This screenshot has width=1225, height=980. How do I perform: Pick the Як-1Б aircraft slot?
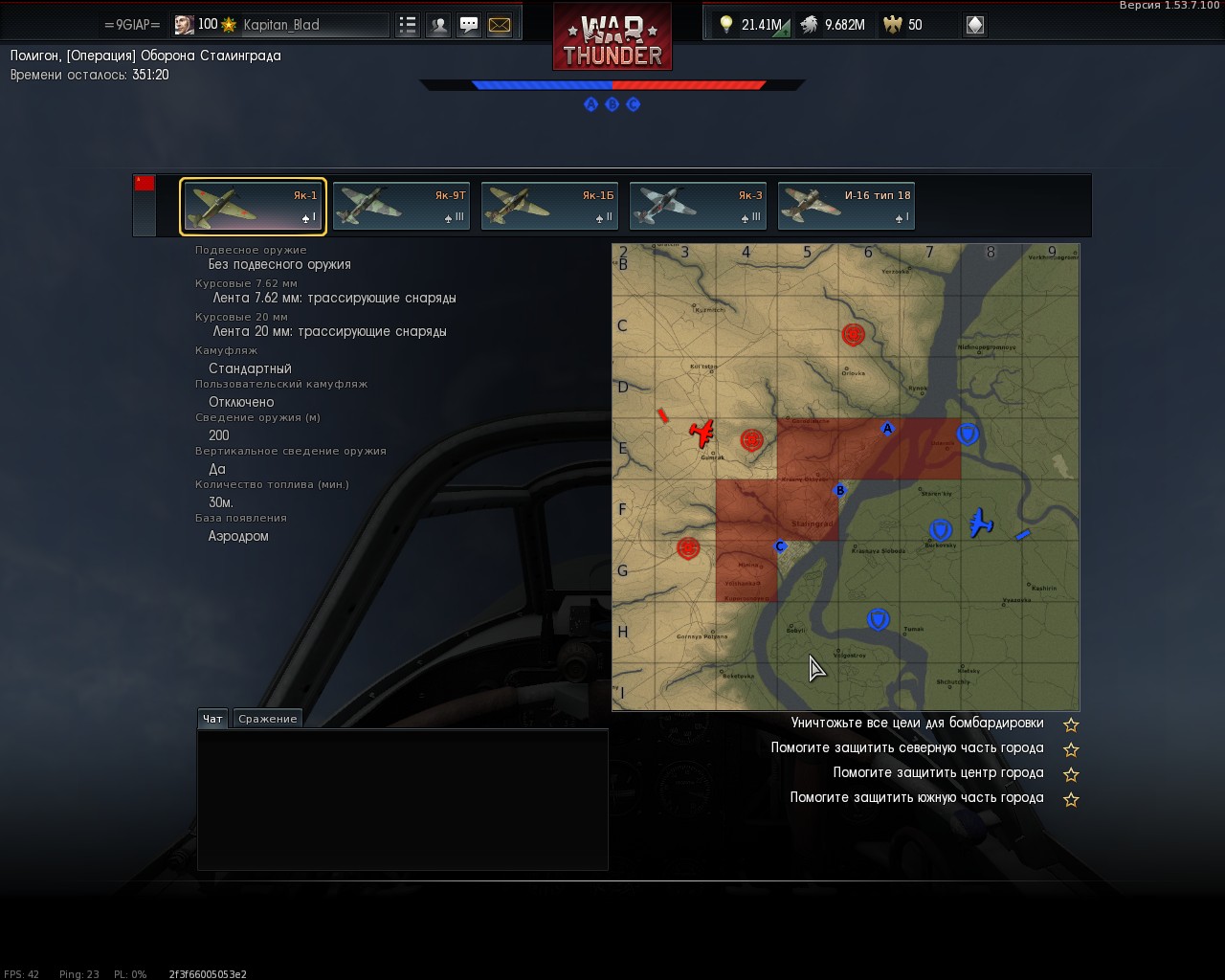549,207
